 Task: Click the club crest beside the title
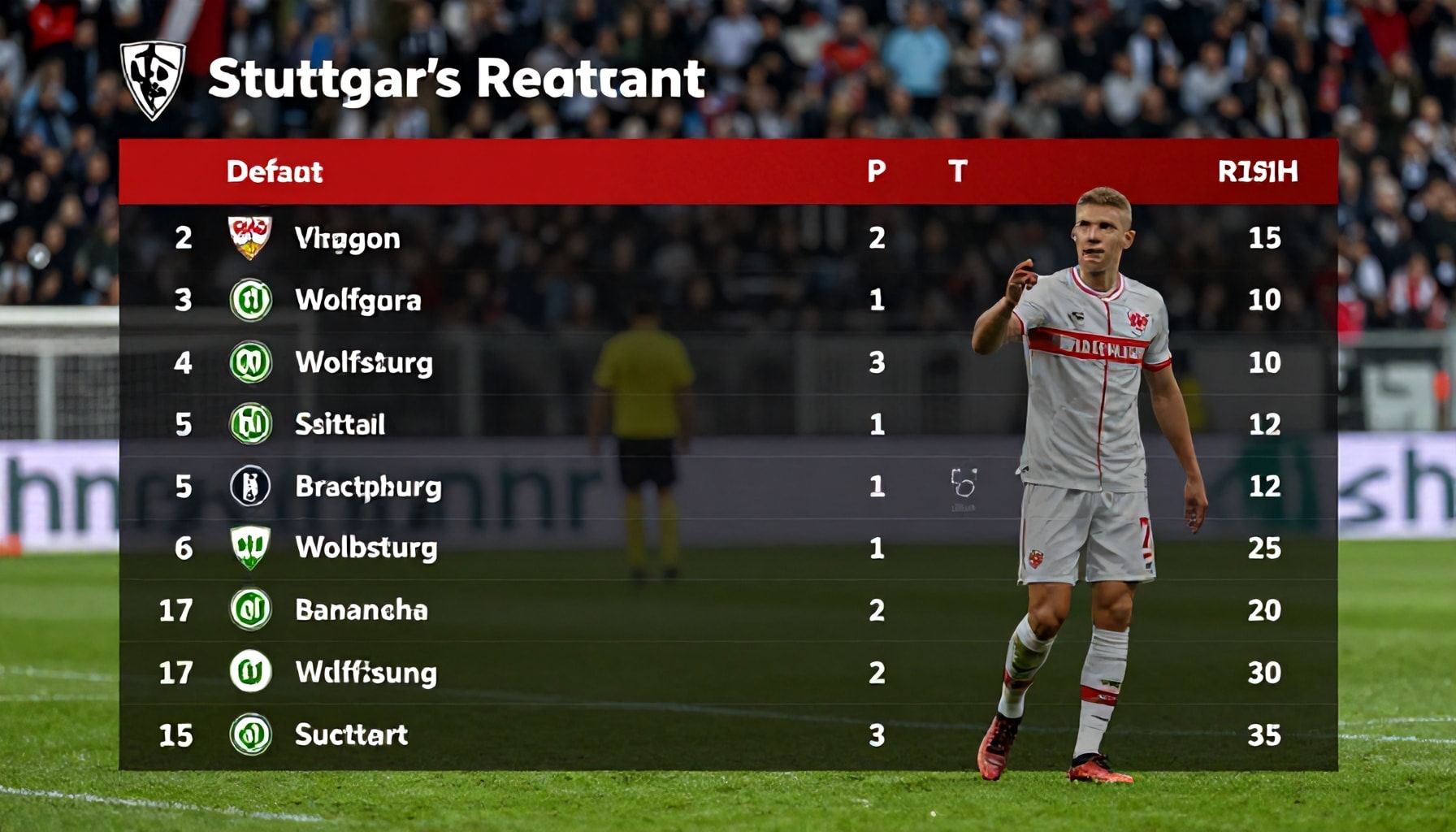(153, 80)
